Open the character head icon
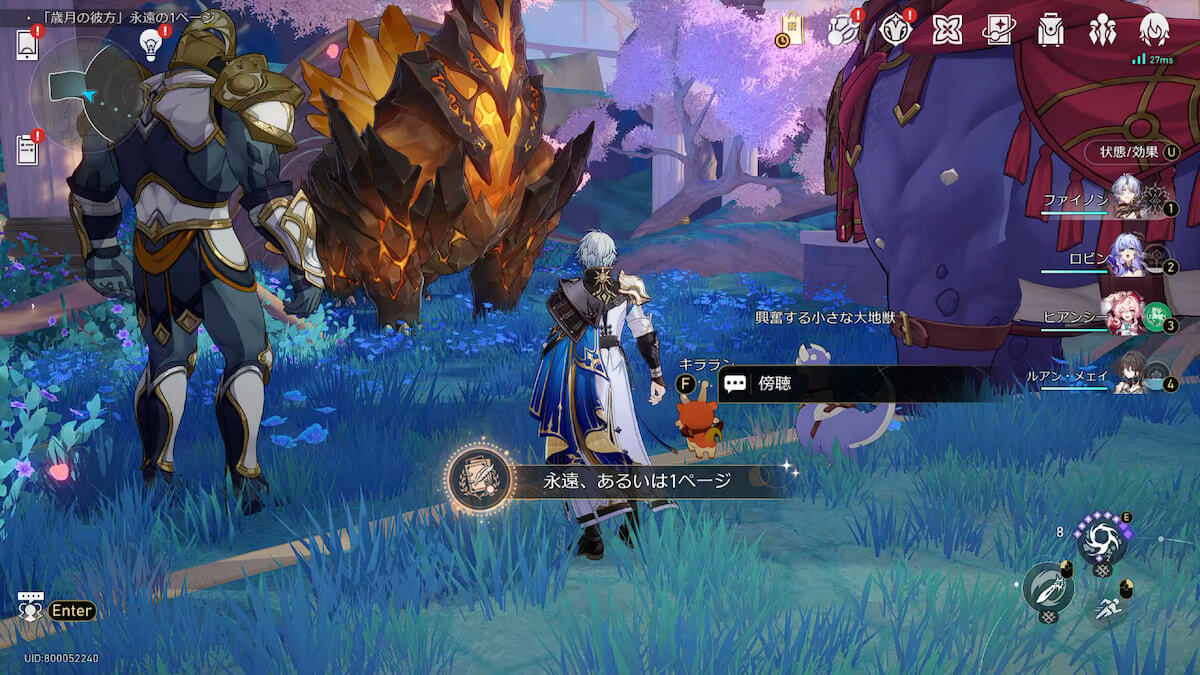Viewport: 1200px width, 675px height. click(x=1154, y=30)
